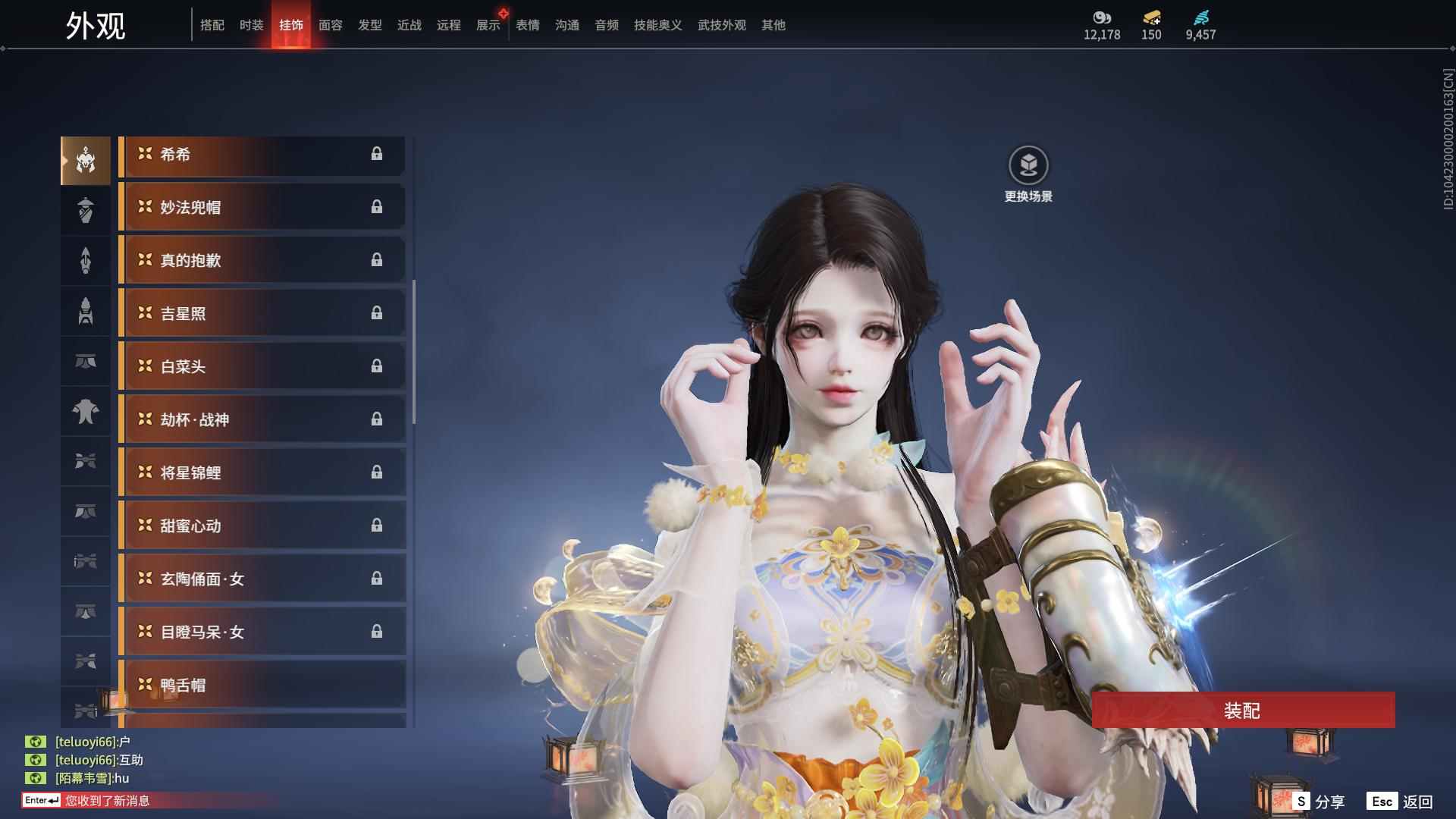Open the gold ingot recharge icon
The image size is (1456, 819).
pyautogui.click(x=1151, y=17)
